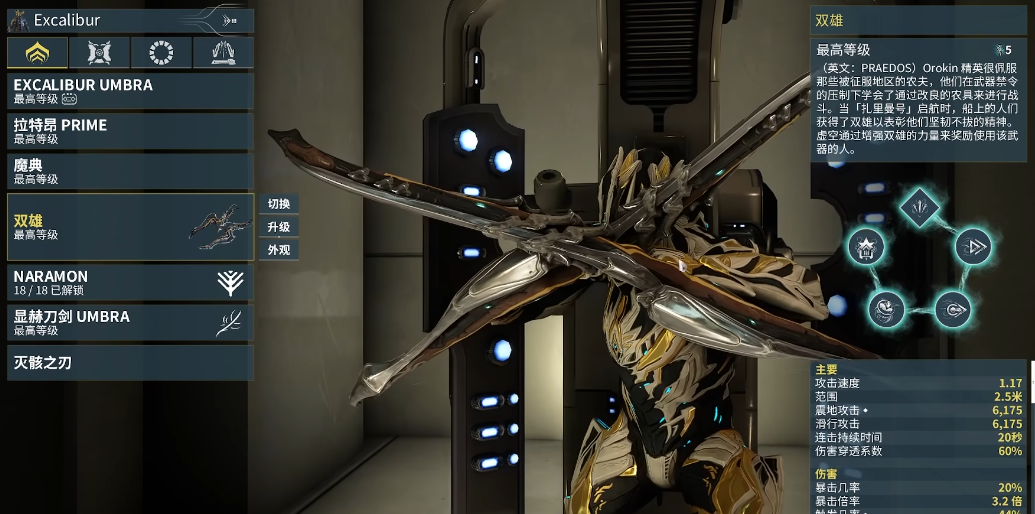Select the circle-and-arrow evolution node
The height and width of the screenshot is (514, 1035).
pyautogui.click(x=951, y=308)
